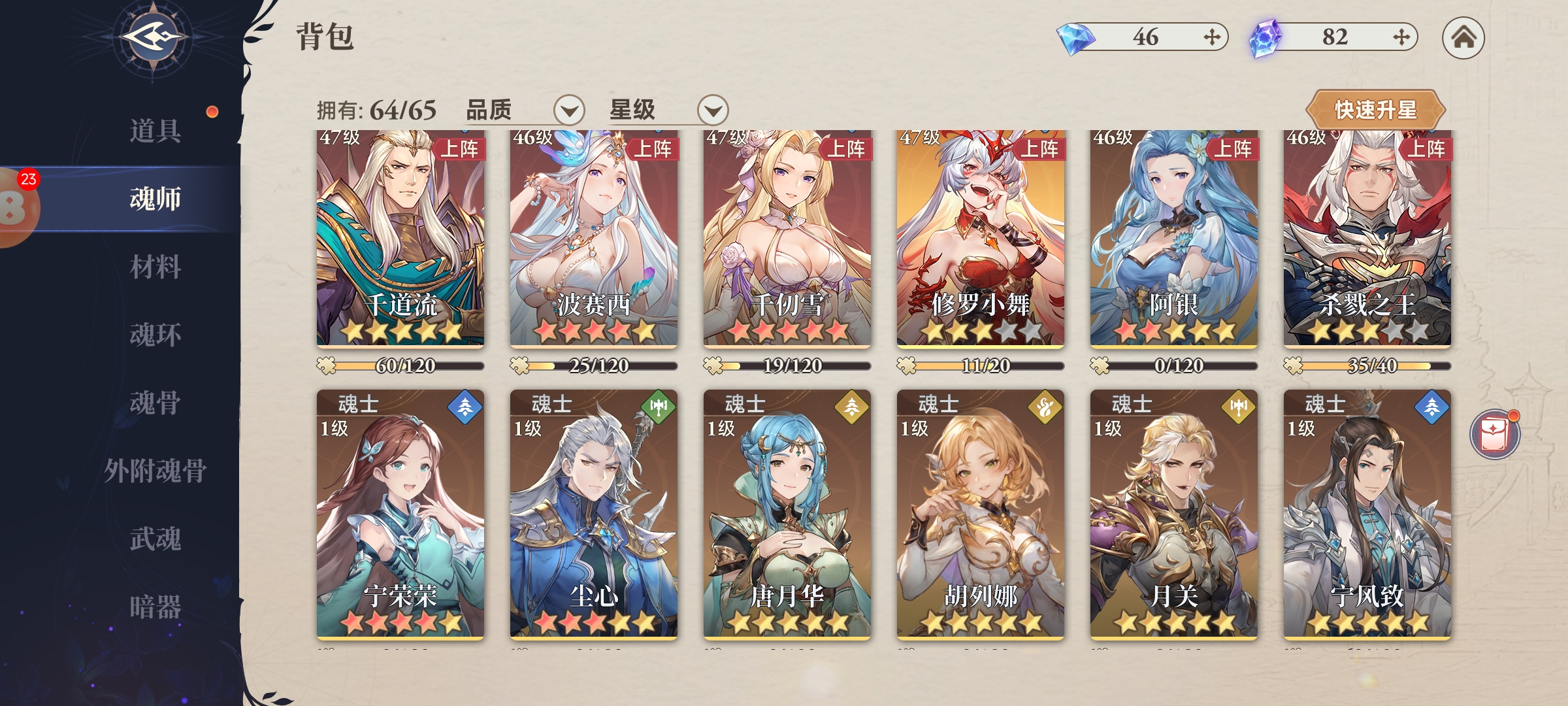1568x706 pixels.
Task: Show the 武魂 martial soul tab
Action: (155, 539)
